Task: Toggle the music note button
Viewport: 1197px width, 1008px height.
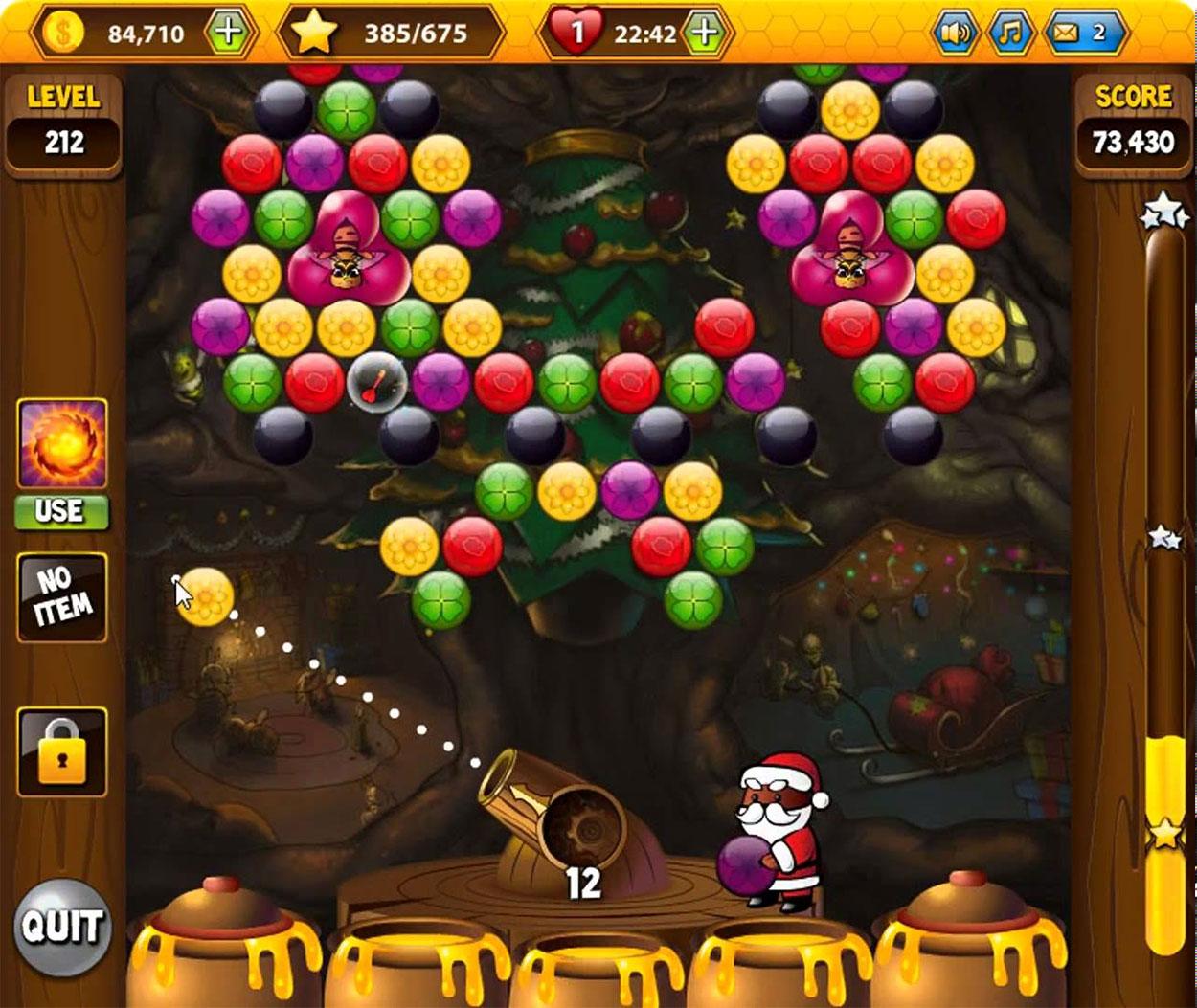Action: click(1009, 34)
